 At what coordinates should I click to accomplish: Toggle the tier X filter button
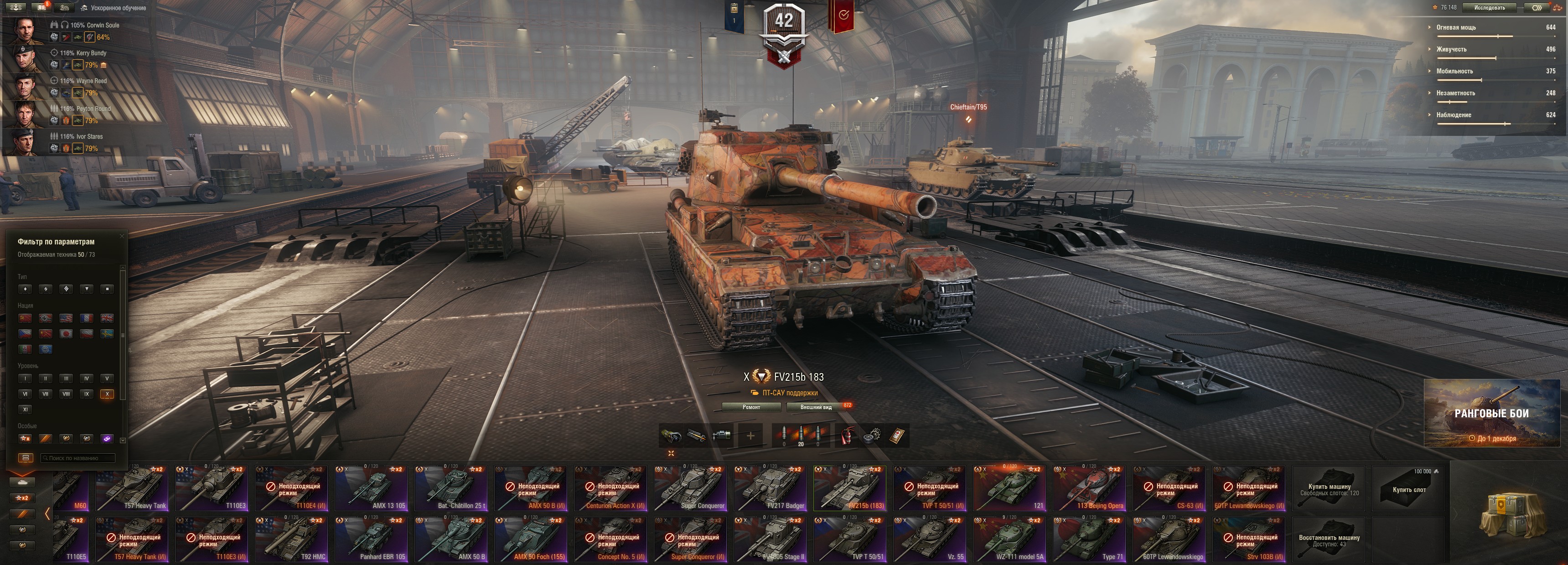click(107, 394)
